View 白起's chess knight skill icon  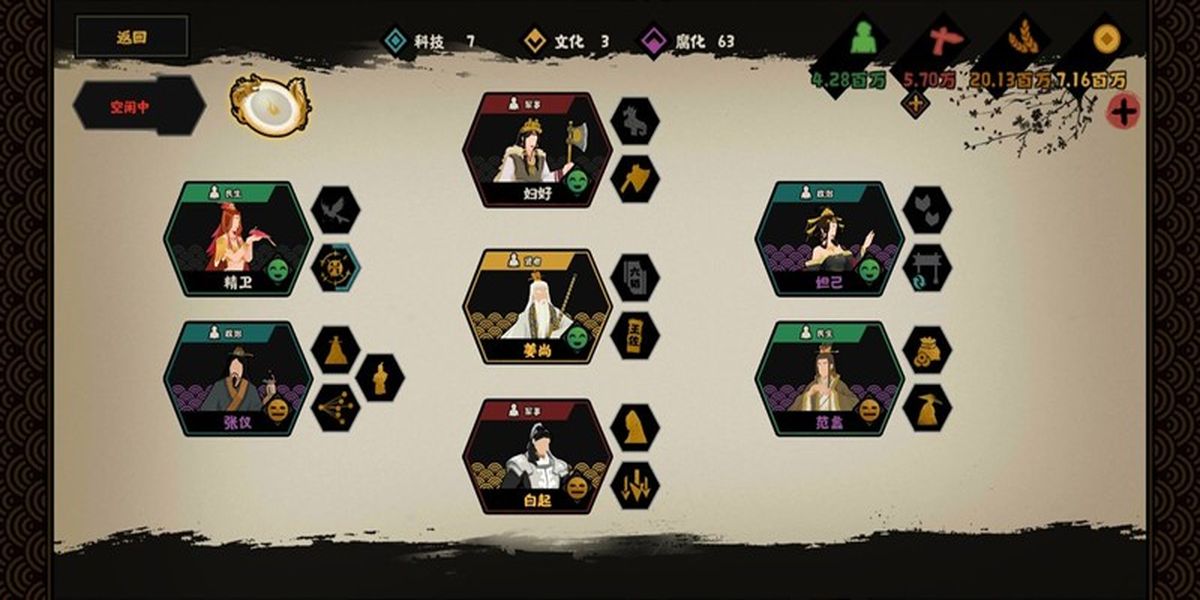point(634,427)
